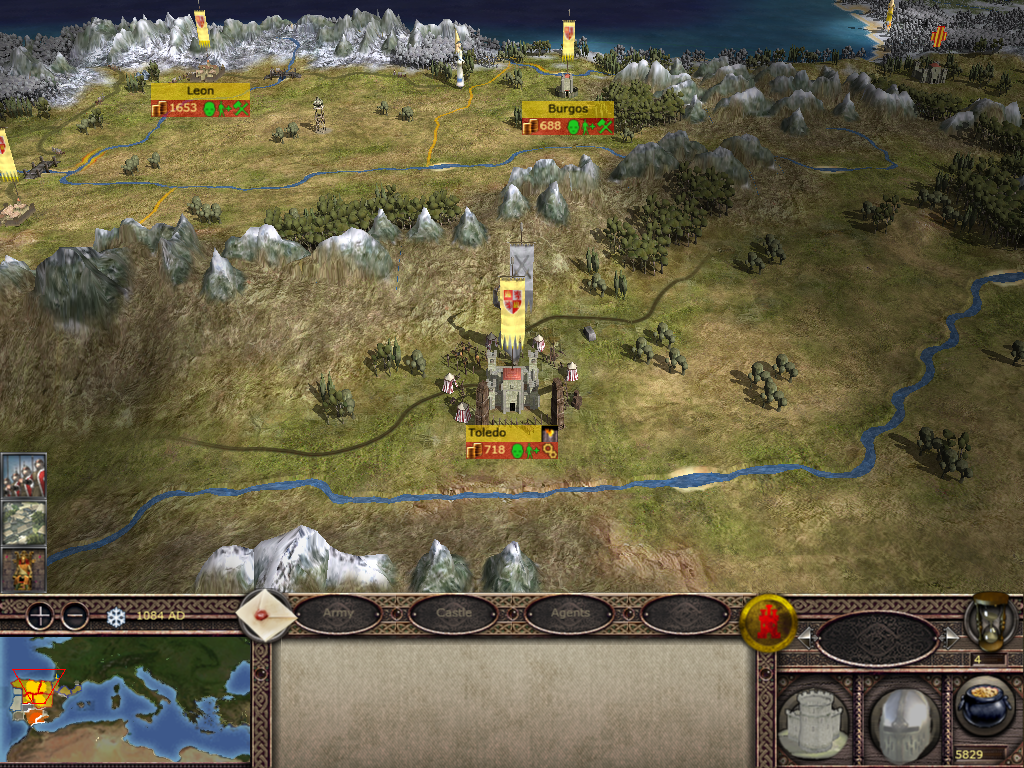Zoom out the minimap with minus button
1024x768 pixels.
75,615
